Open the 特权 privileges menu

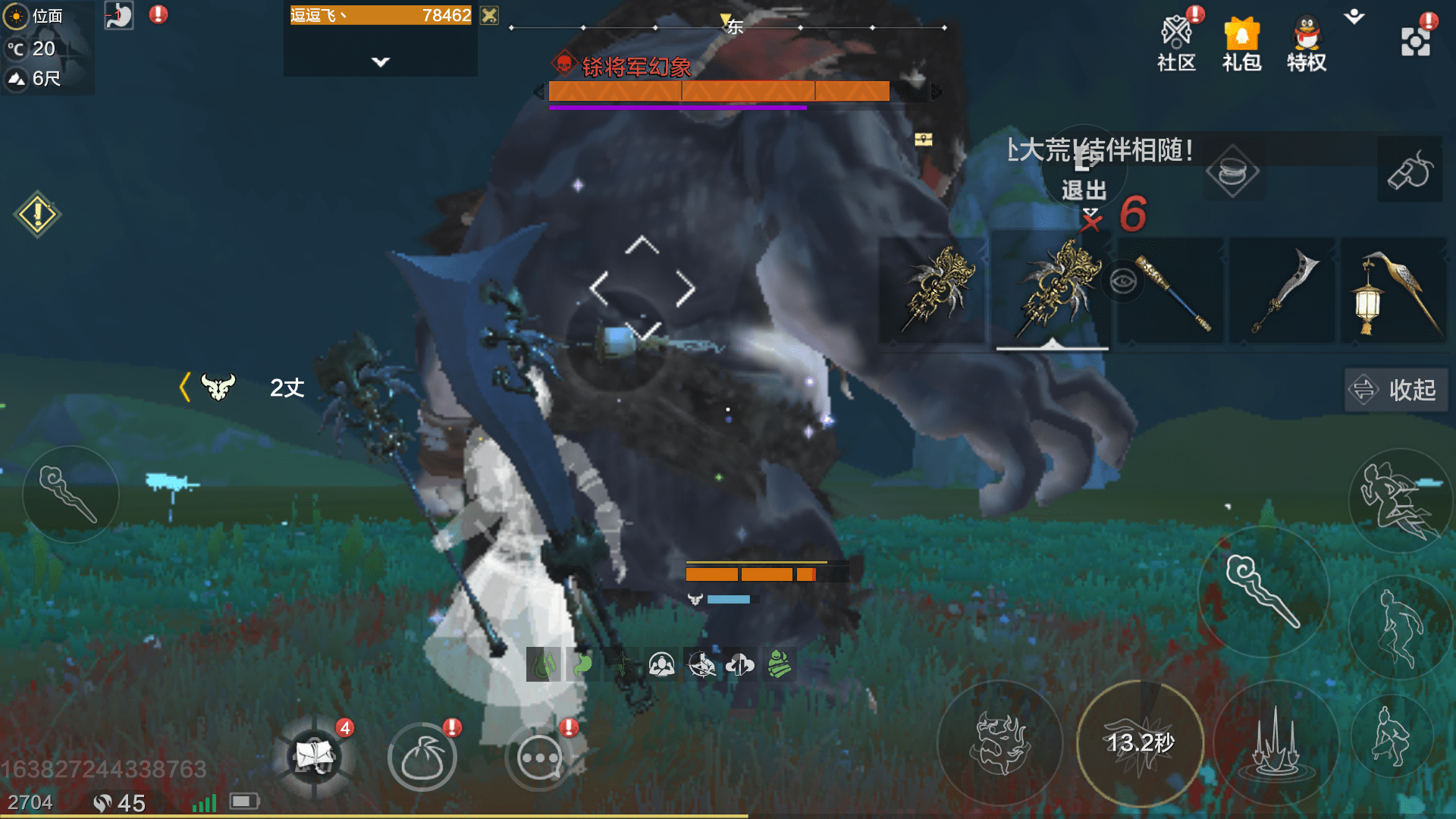click(x=1306, y=44)
